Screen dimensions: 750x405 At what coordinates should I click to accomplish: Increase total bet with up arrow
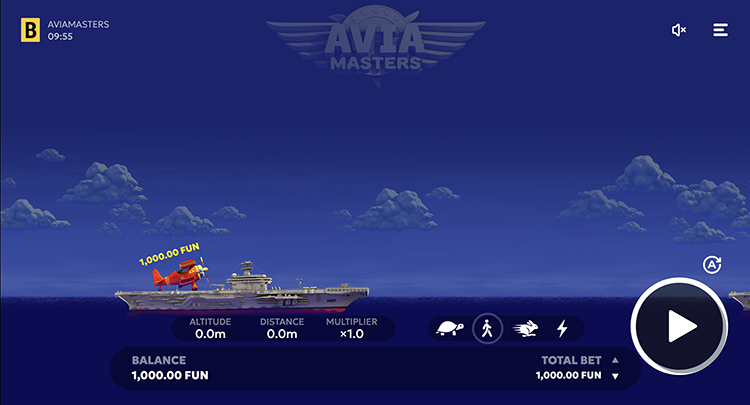pos(615,360)
